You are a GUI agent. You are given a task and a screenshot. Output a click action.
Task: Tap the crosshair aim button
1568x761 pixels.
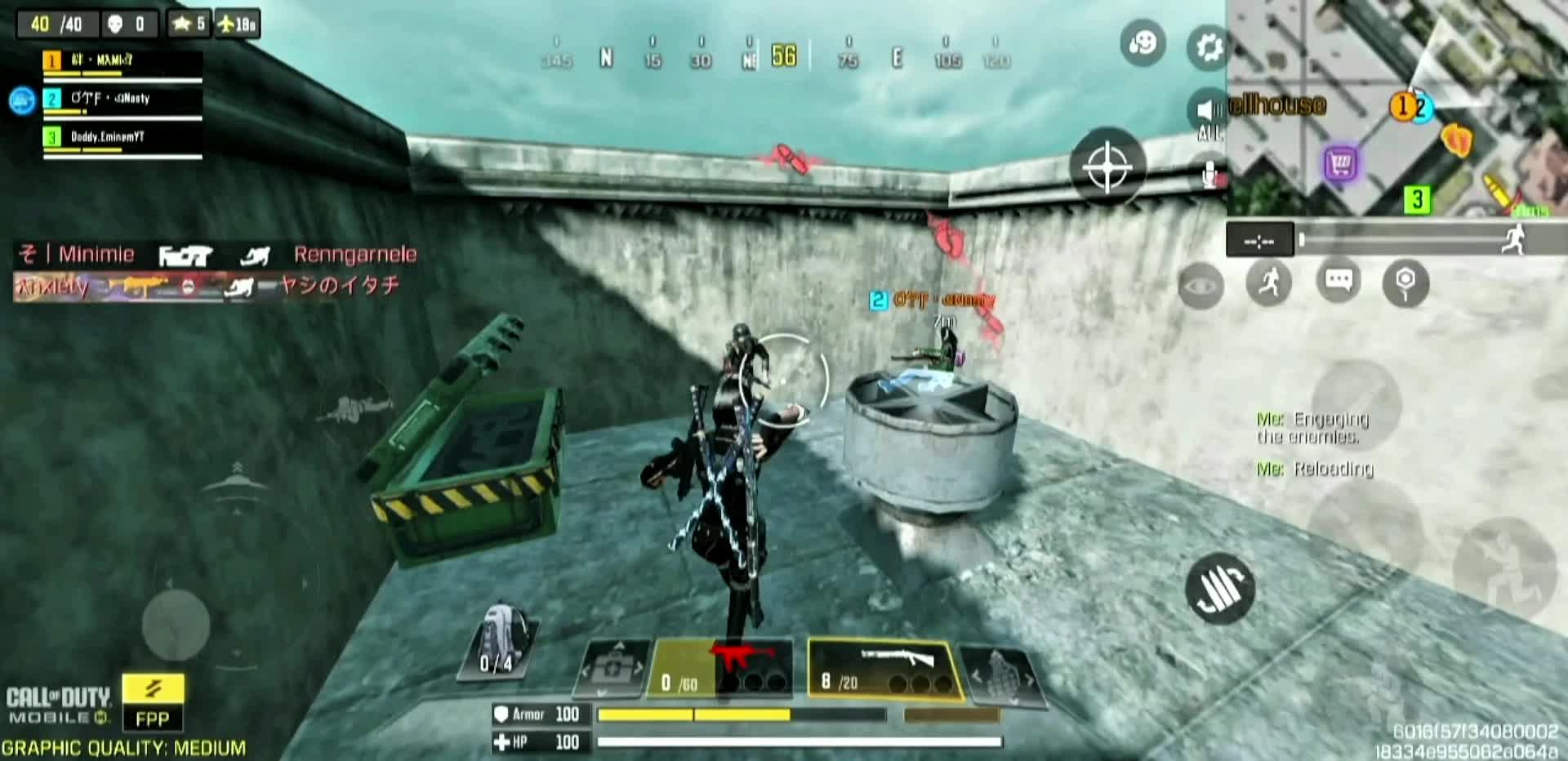pyautogui.click(x=1107, y=167)
